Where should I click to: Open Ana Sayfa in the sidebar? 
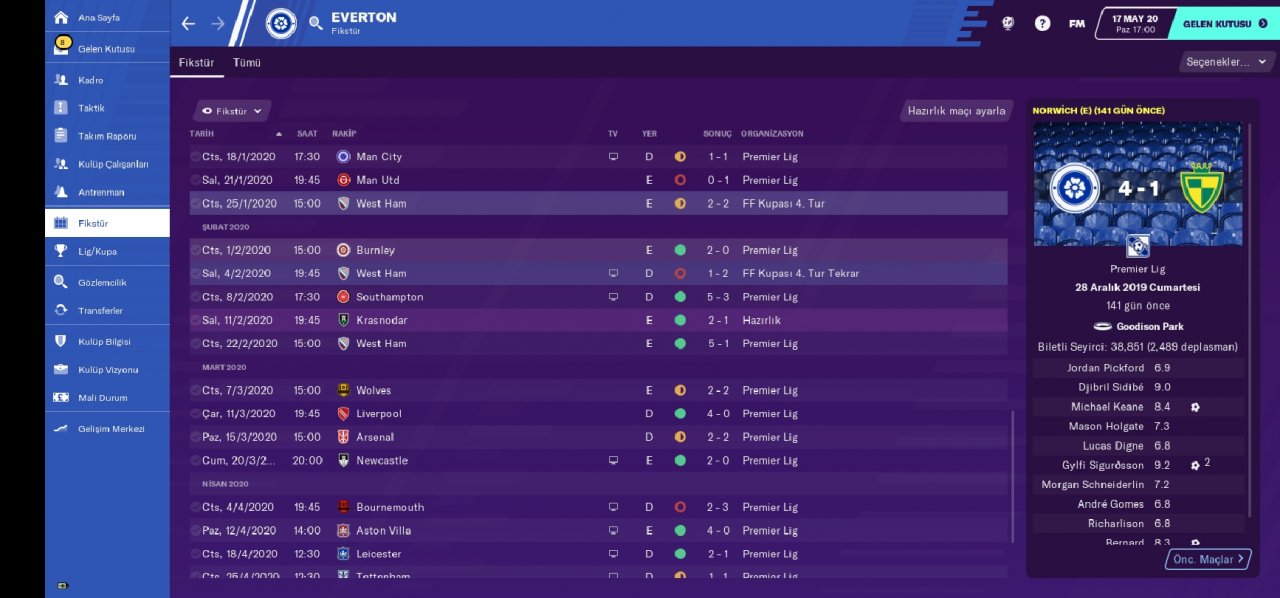pyautogui.click(x=98, y=18)
